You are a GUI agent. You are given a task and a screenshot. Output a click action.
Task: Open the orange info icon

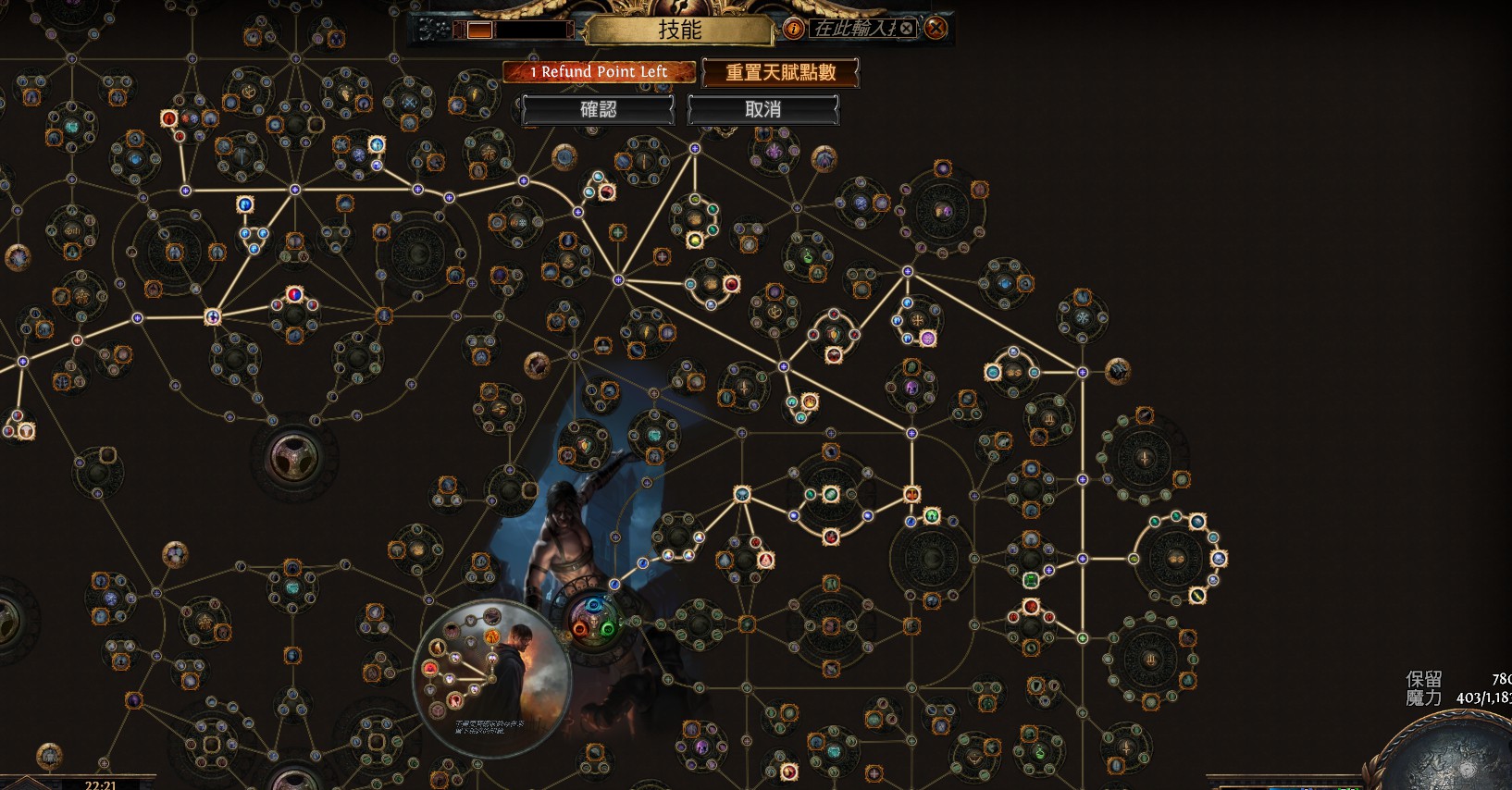[793, 29]
